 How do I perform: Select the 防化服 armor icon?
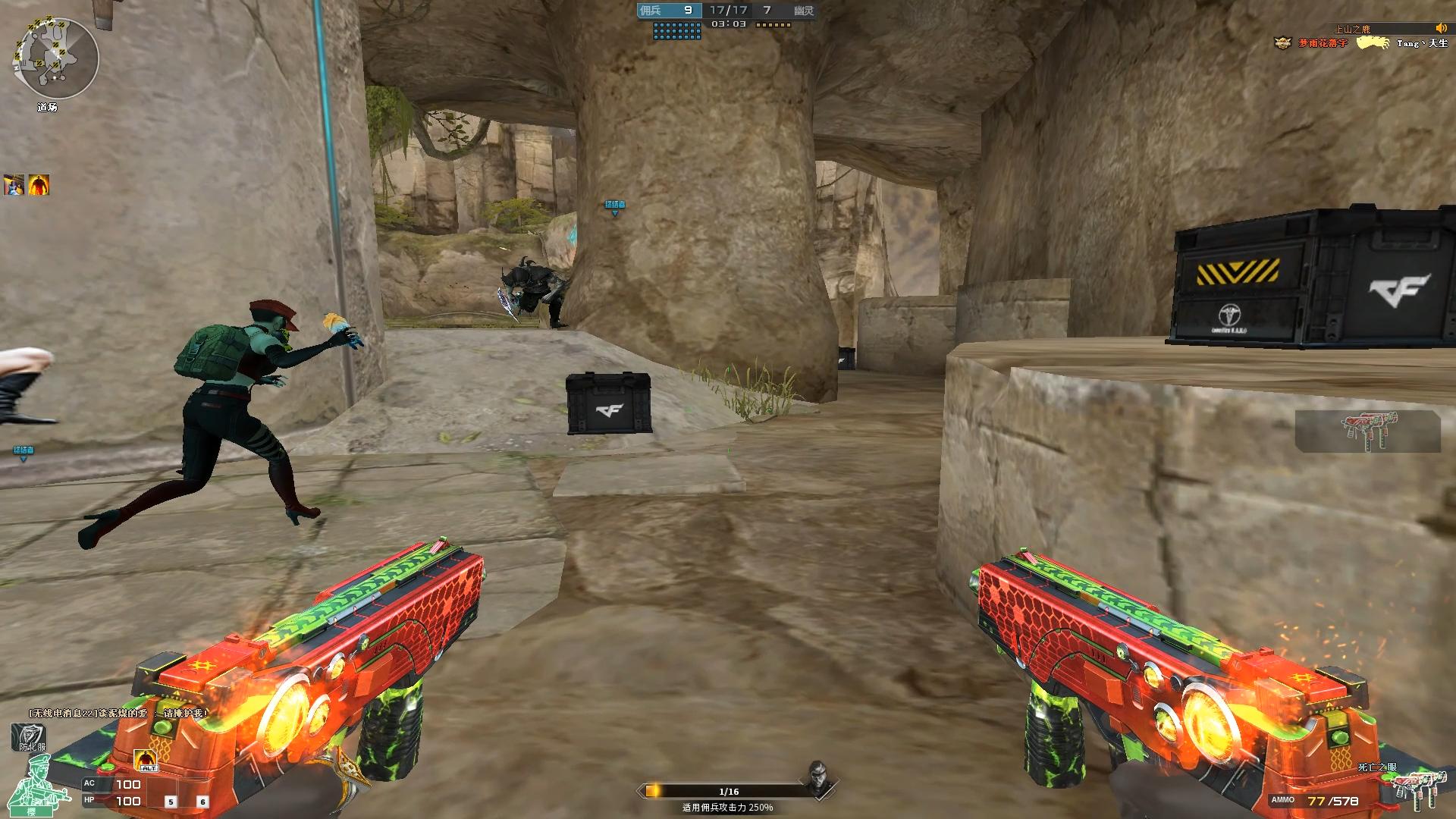(29, 737)
